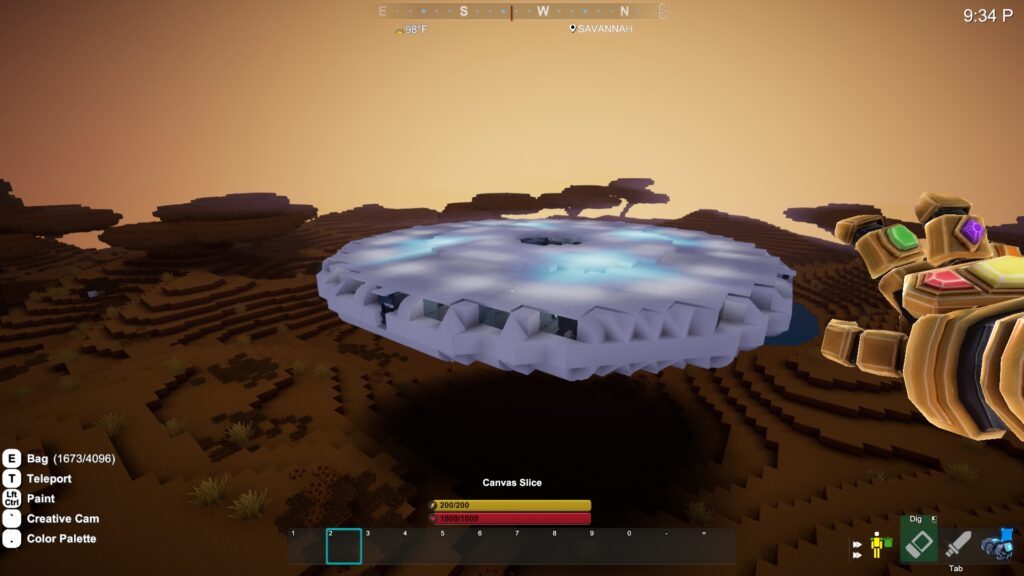This screenshot has width=1024, height=576.
Task: Select the highlighted hotbar slot 2
Action: [344, 546]
